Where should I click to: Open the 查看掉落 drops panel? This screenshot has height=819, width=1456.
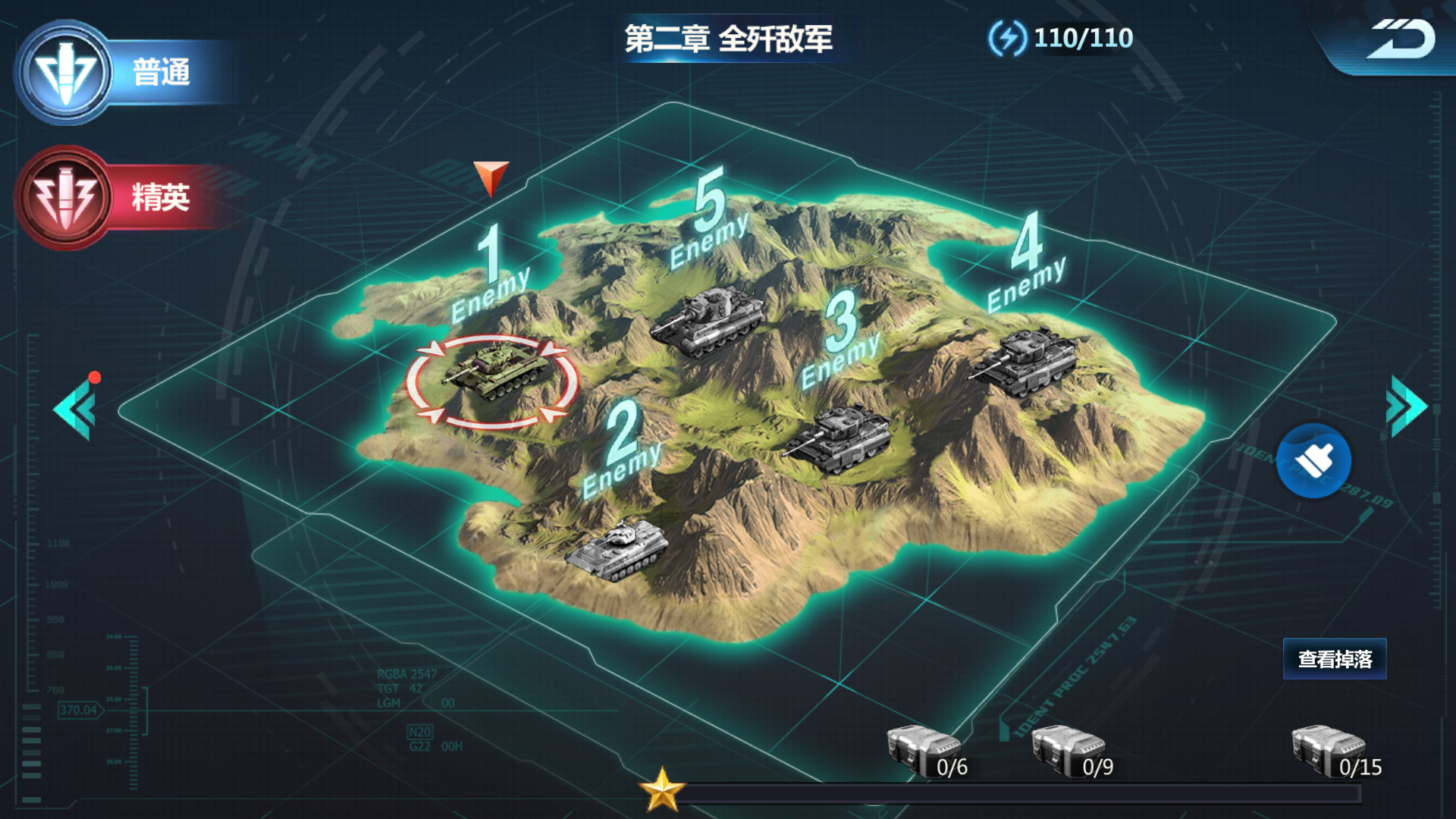click(x=1335, y=660)
